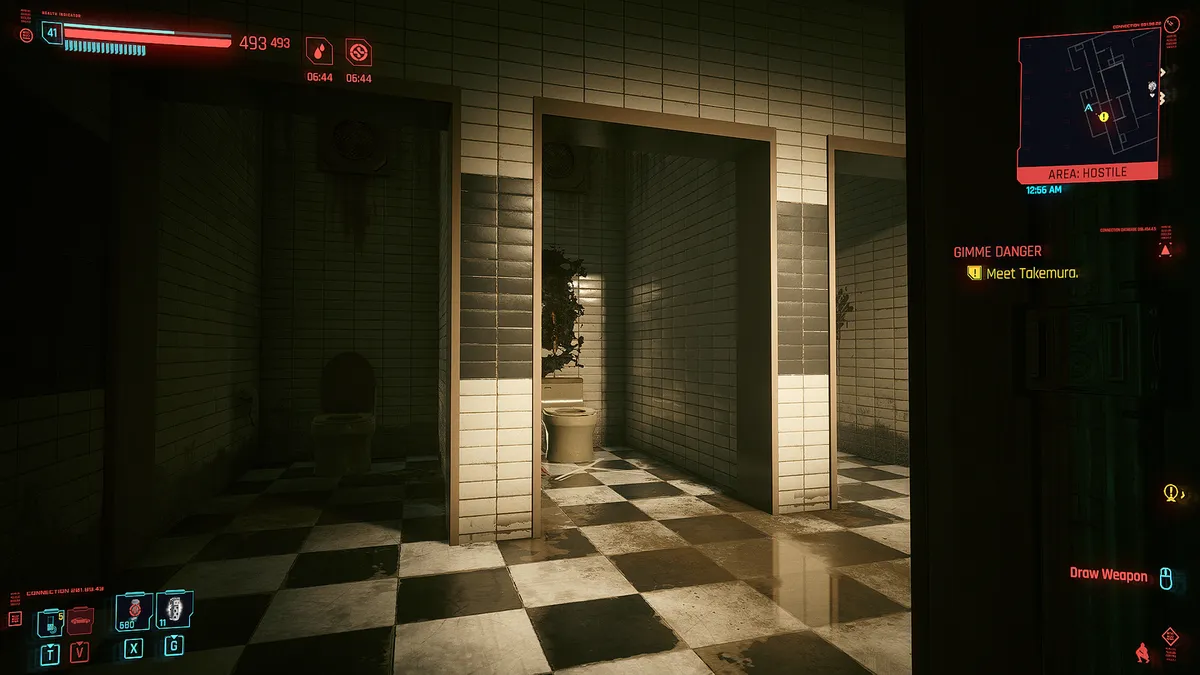Select the blood drop status effect icon

(319, 52)
